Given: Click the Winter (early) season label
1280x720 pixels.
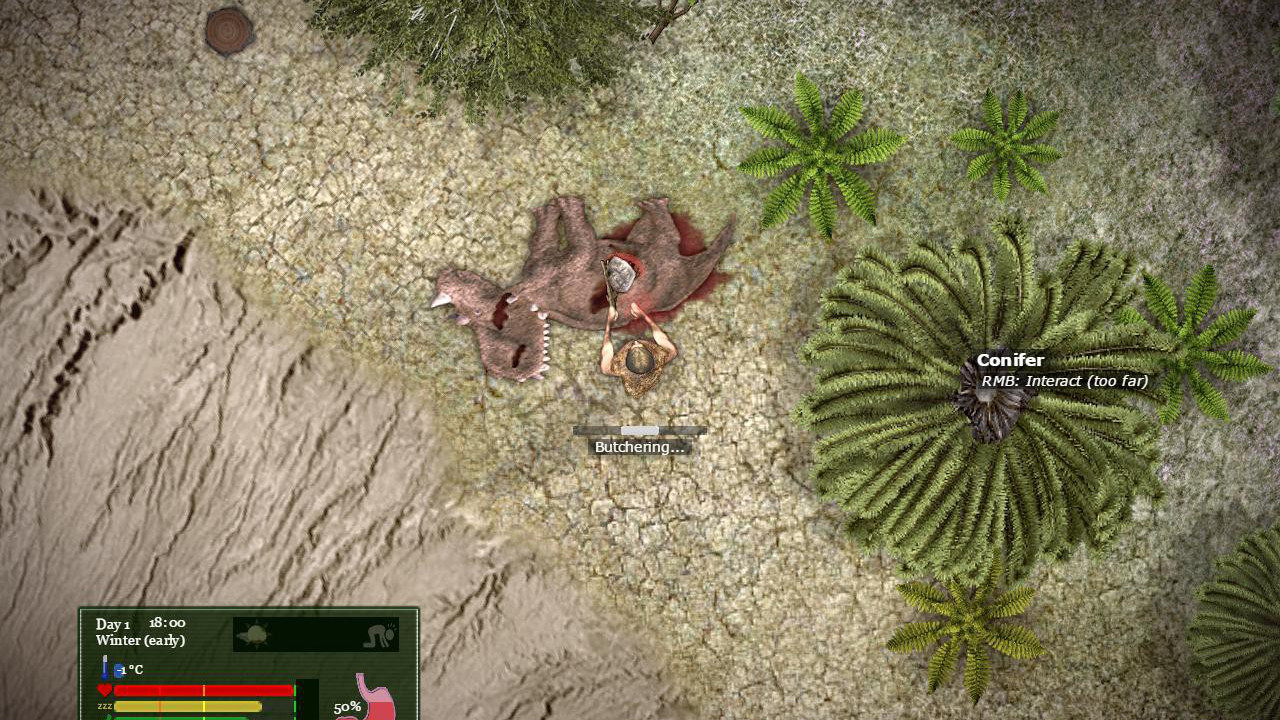Looking at the screenshot, I should (141, 640).
